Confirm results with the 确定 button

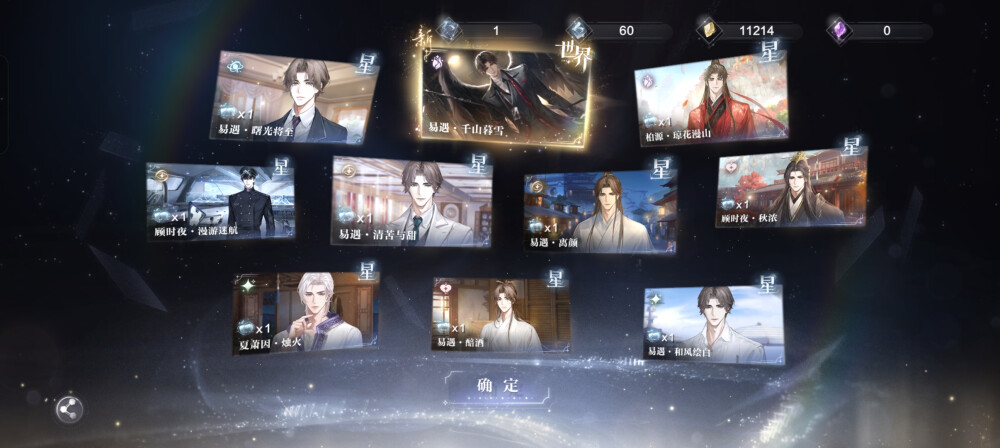(497, 386)
